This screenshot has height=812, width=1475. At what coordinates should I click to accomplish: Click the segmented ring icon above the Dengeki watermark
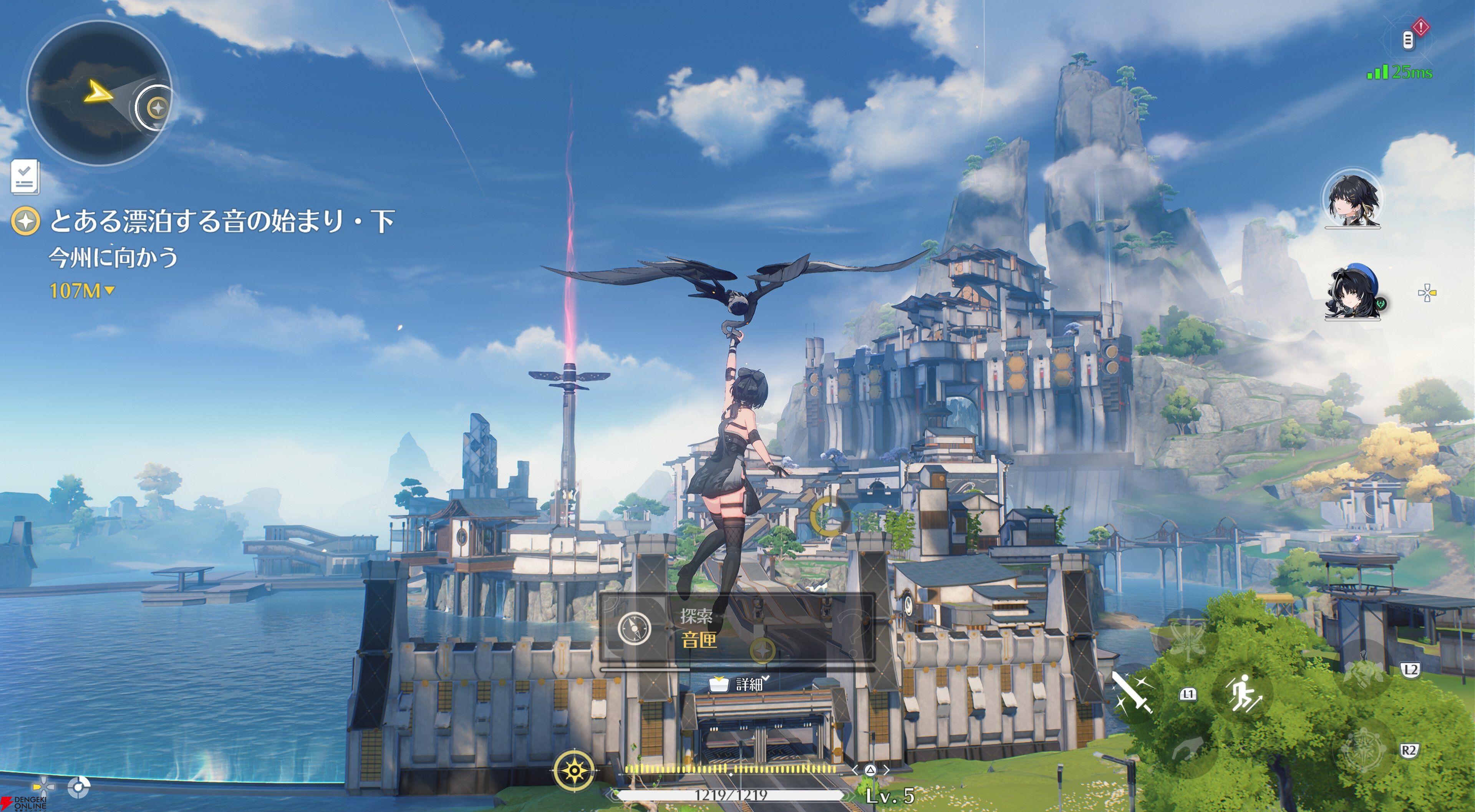click(x=78, y=787)
